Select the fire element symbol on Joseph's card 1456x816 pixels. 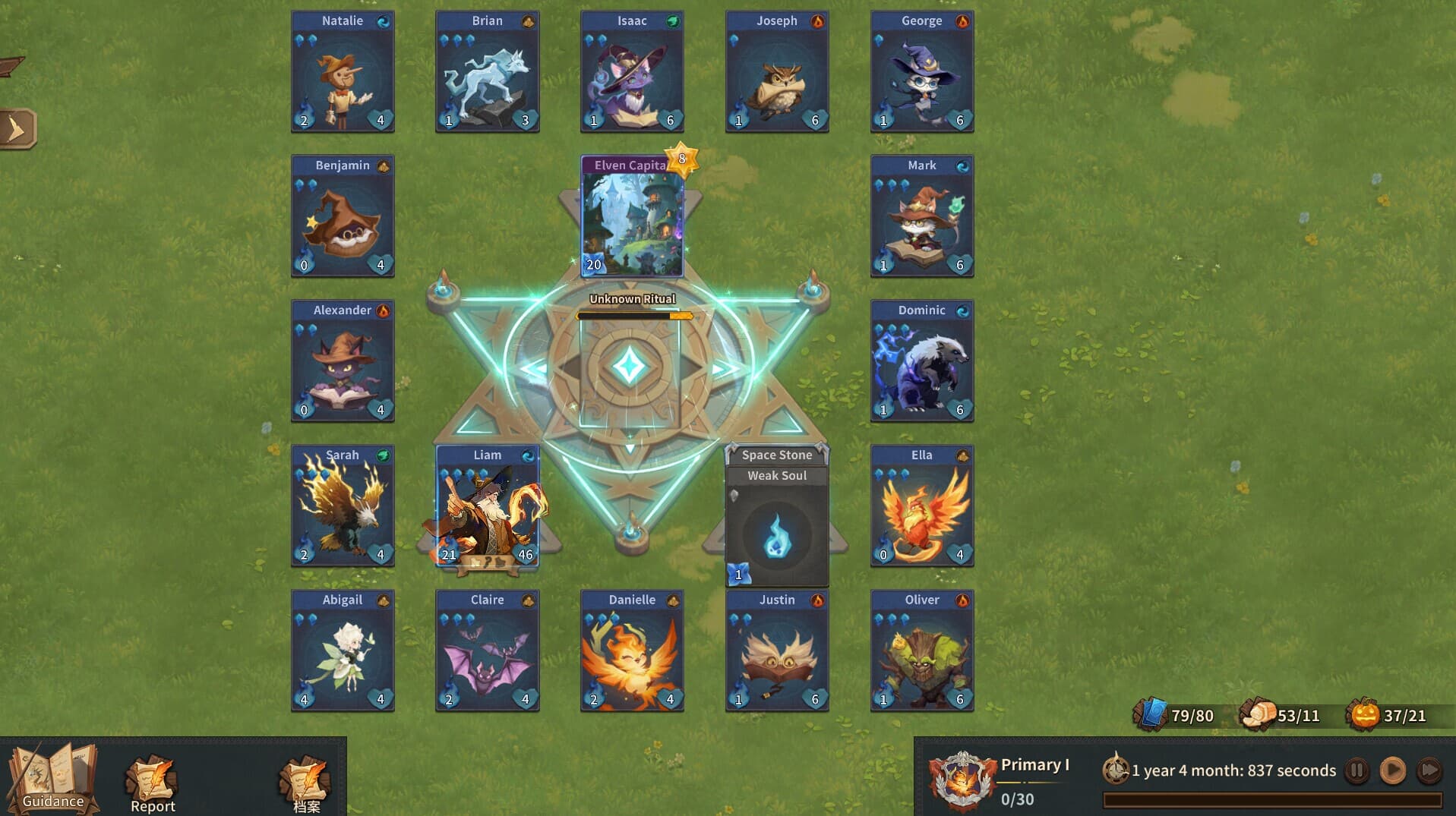820,21
